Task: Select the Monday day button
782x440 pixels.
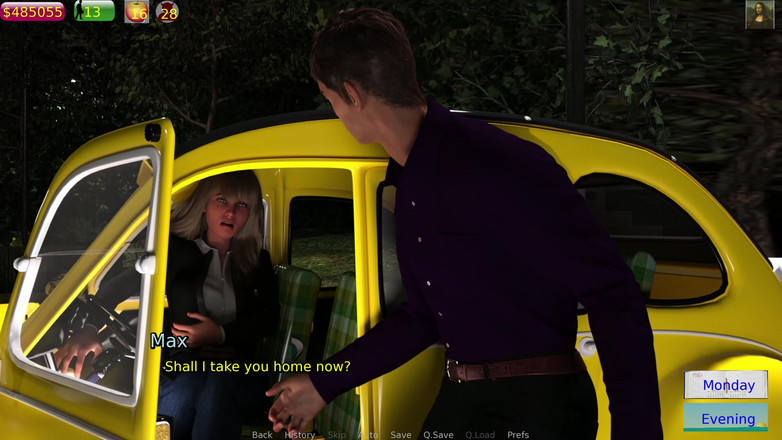Action: click(727, 385)
